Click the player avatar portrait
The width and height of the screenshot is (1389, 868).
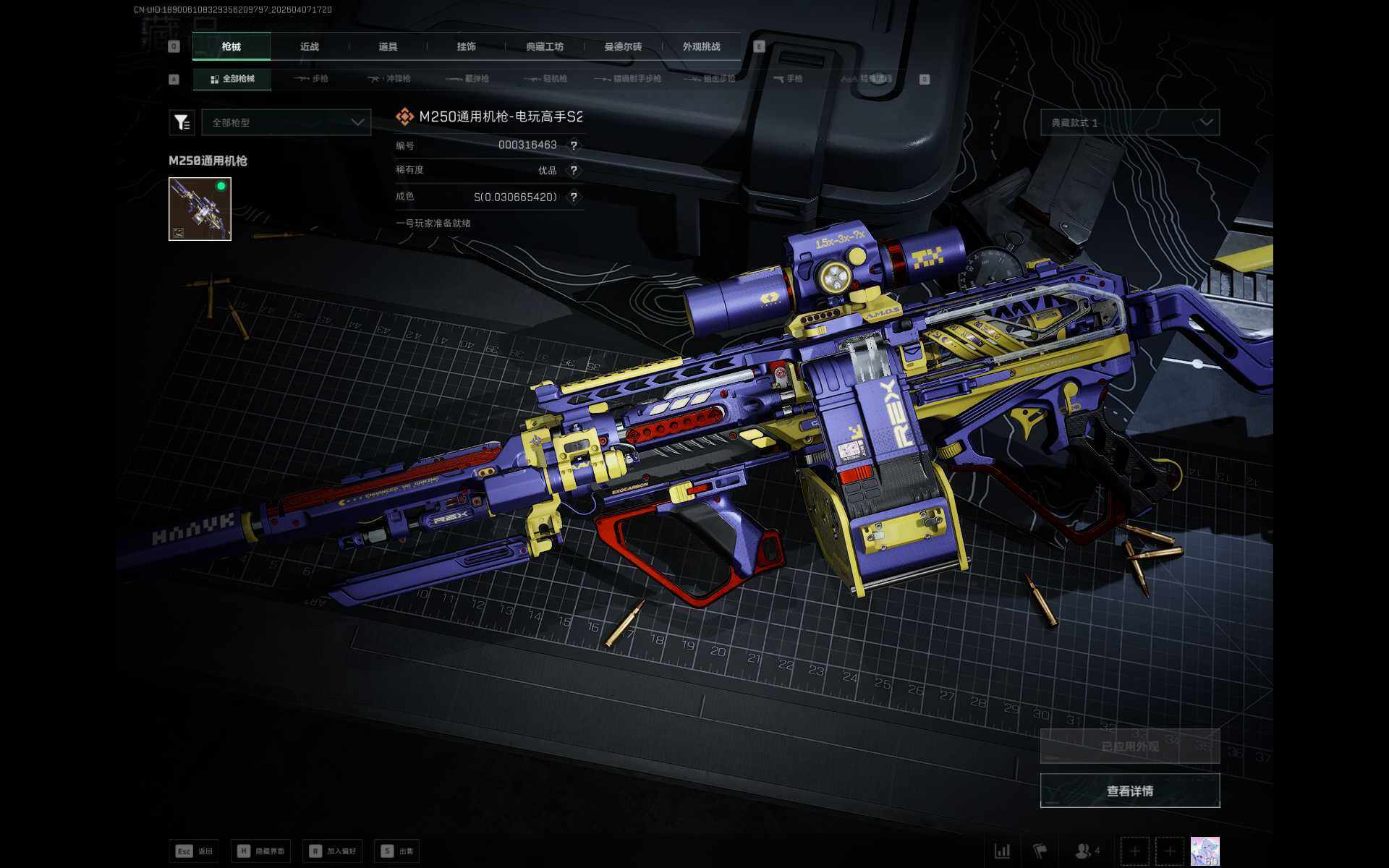pos(1205,851)
